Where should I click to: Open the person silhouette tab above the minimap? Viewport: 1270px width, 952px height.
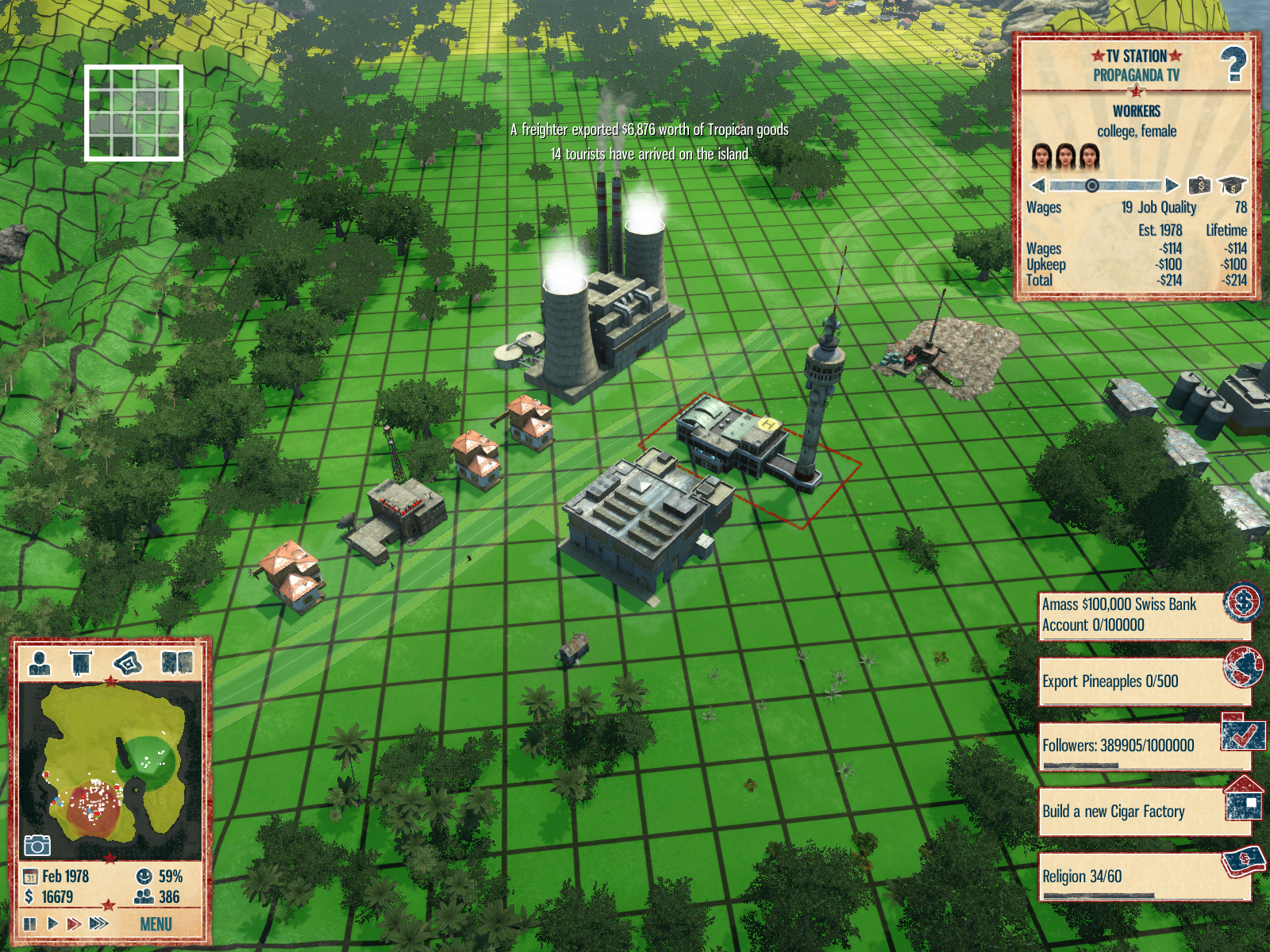39,662
